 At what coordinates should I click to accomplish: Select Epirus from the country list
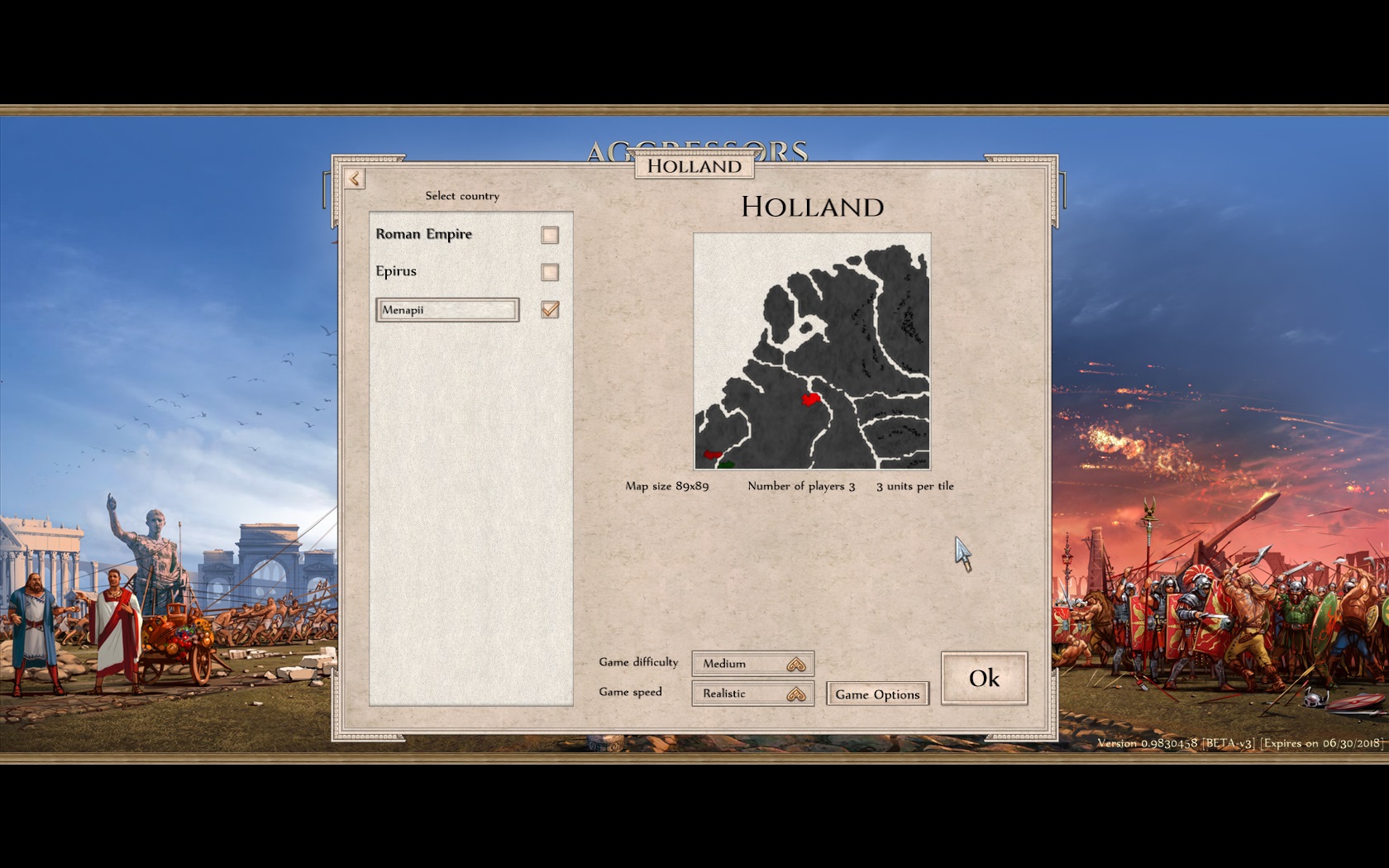pos(398,271)
